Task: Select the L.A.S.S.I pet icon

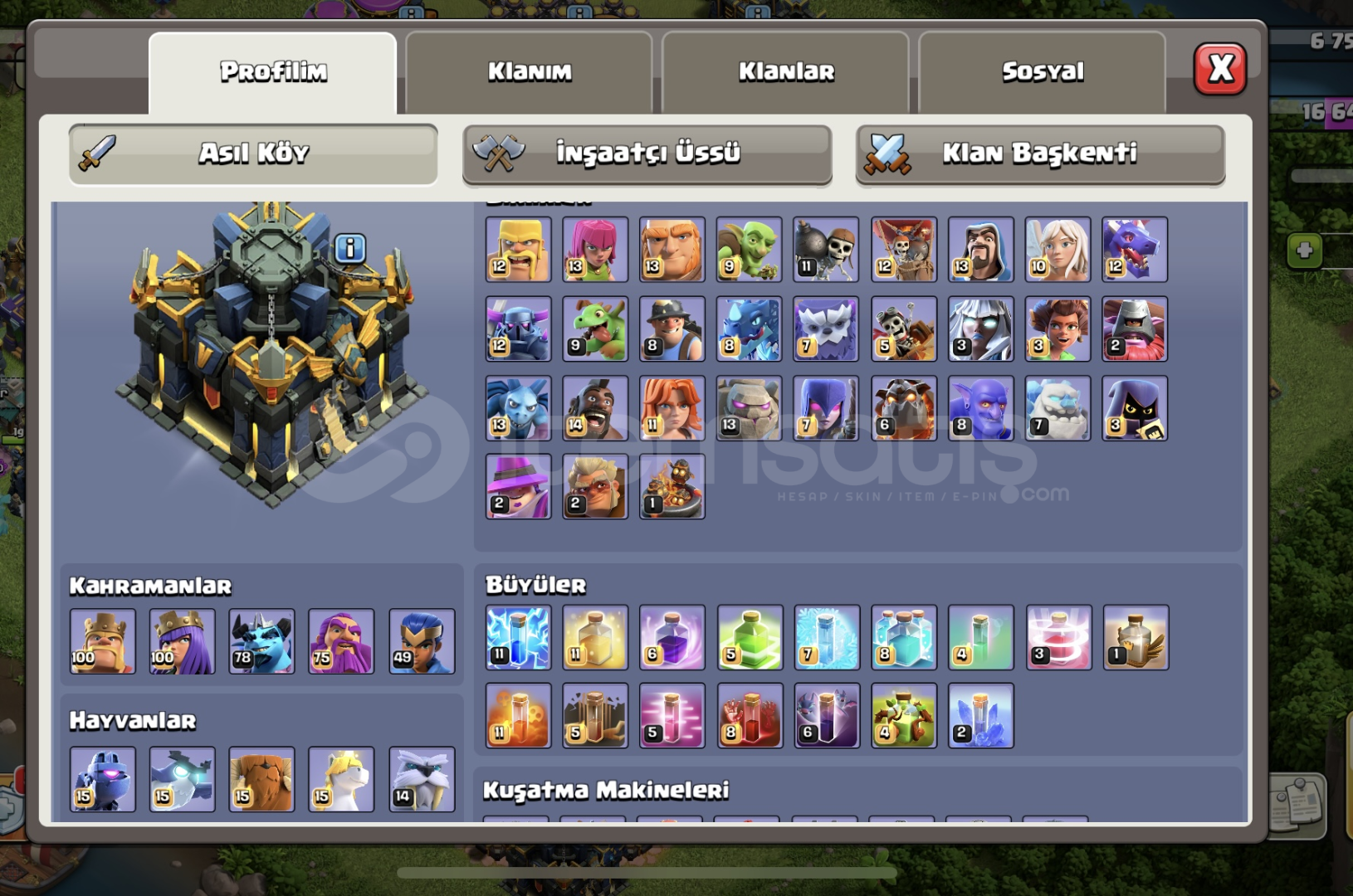Action: coord(102,779)
